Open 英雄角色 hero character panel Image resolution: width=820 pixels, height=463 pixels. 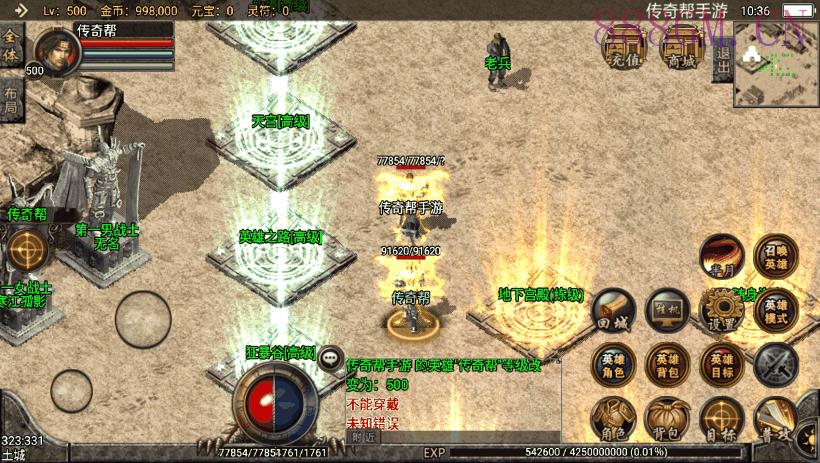coord(612,365)
